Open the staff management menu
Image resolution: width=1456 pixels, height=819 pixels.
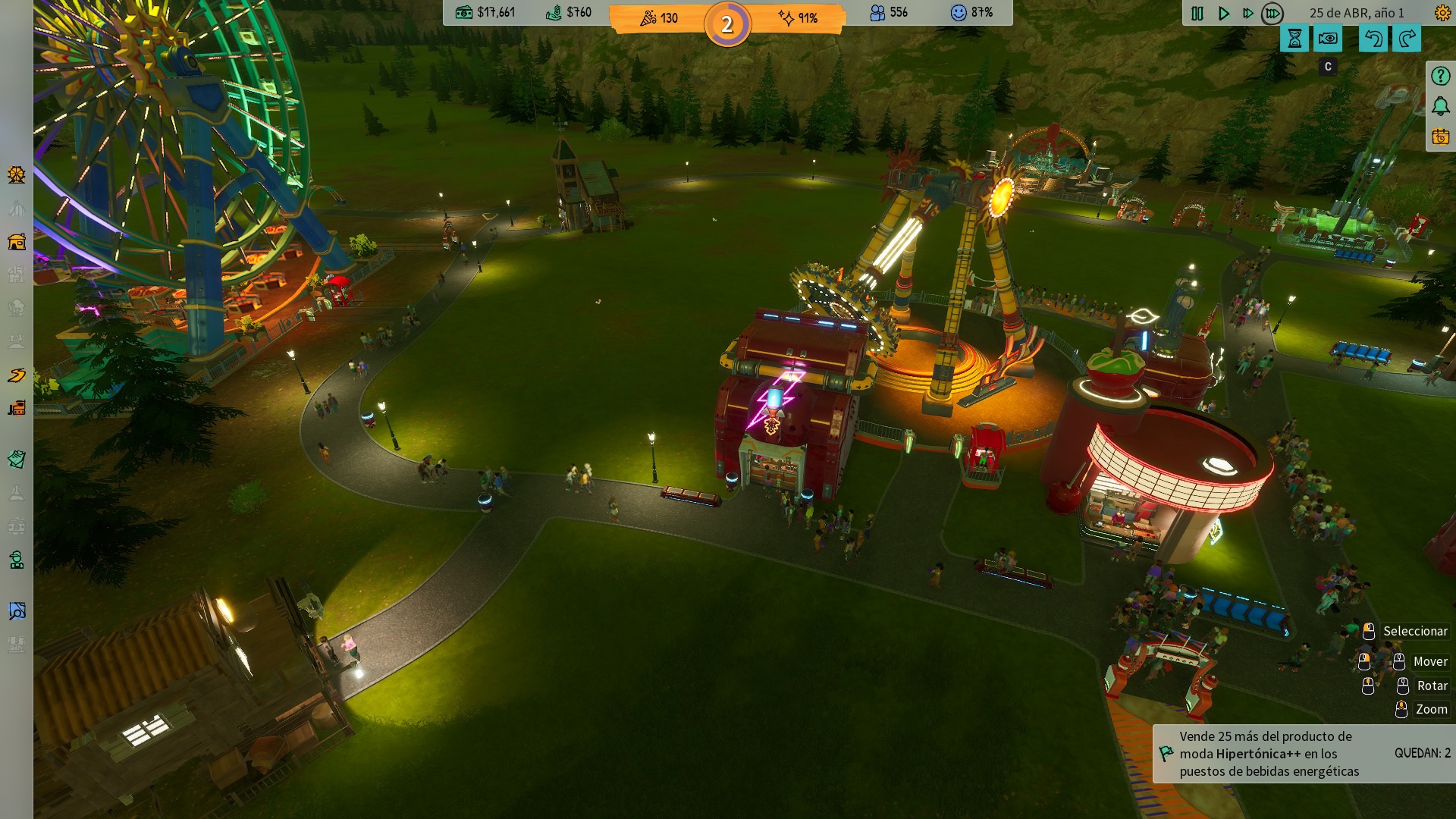[17, 560]
